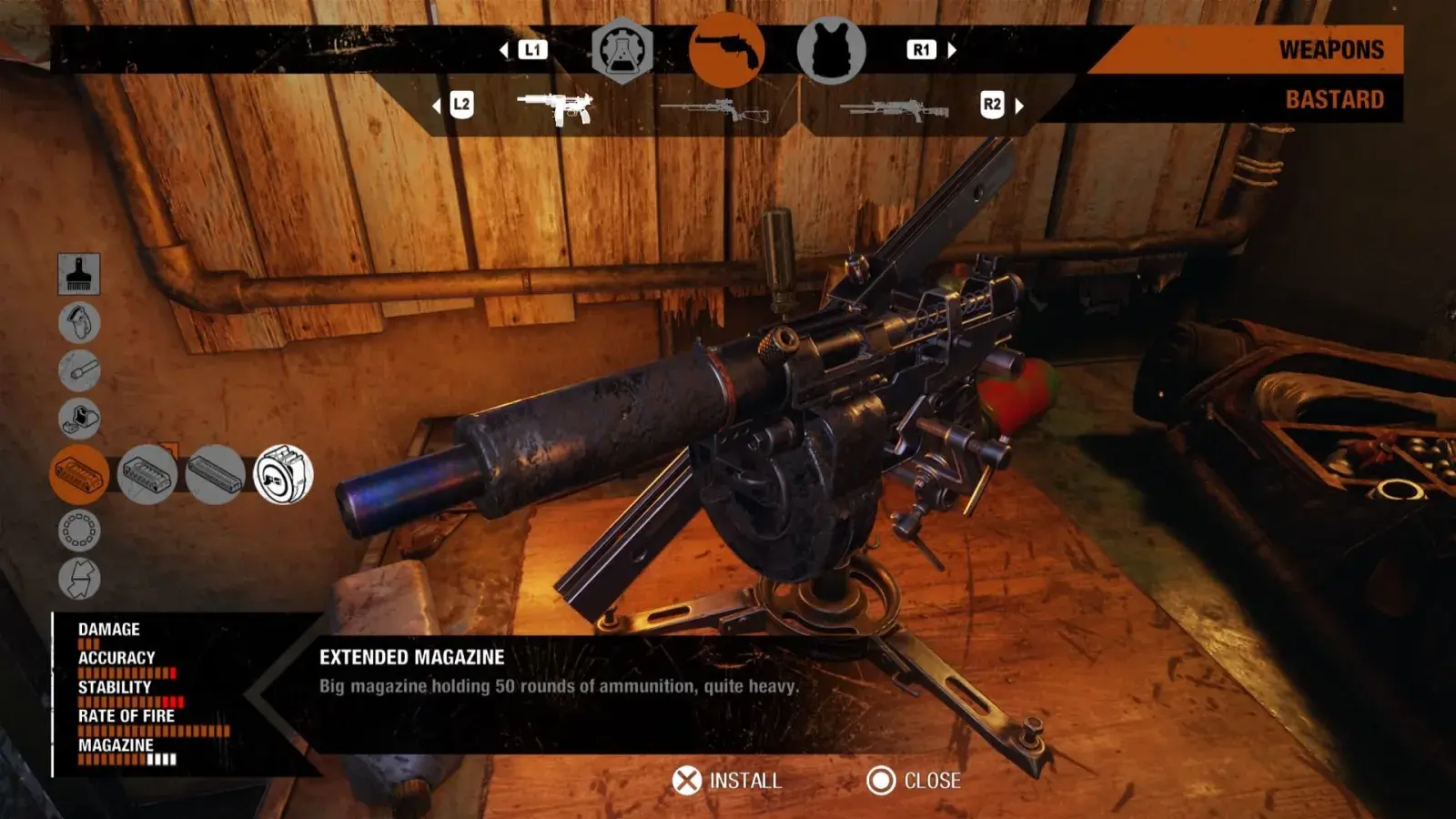Switch to the crafting flask tab

(622, 50)
